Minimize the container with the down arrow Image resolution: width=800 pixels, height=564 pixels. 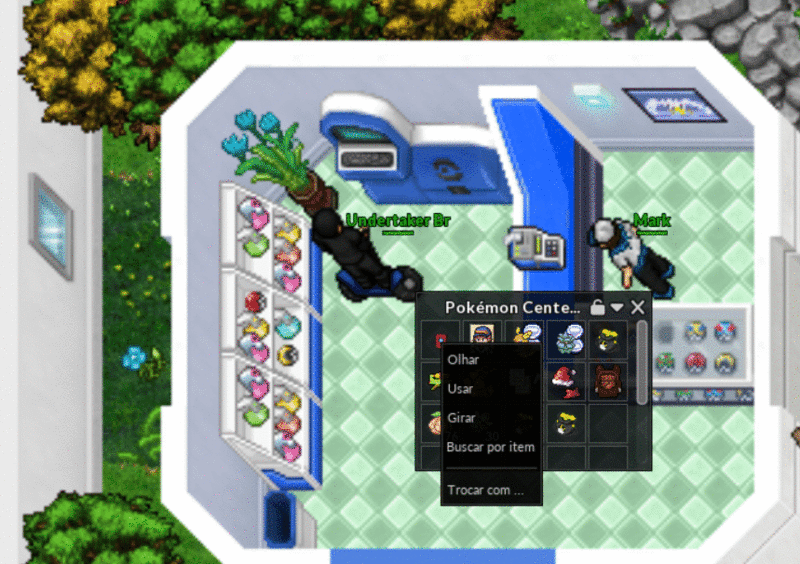(x=618, y=307)
